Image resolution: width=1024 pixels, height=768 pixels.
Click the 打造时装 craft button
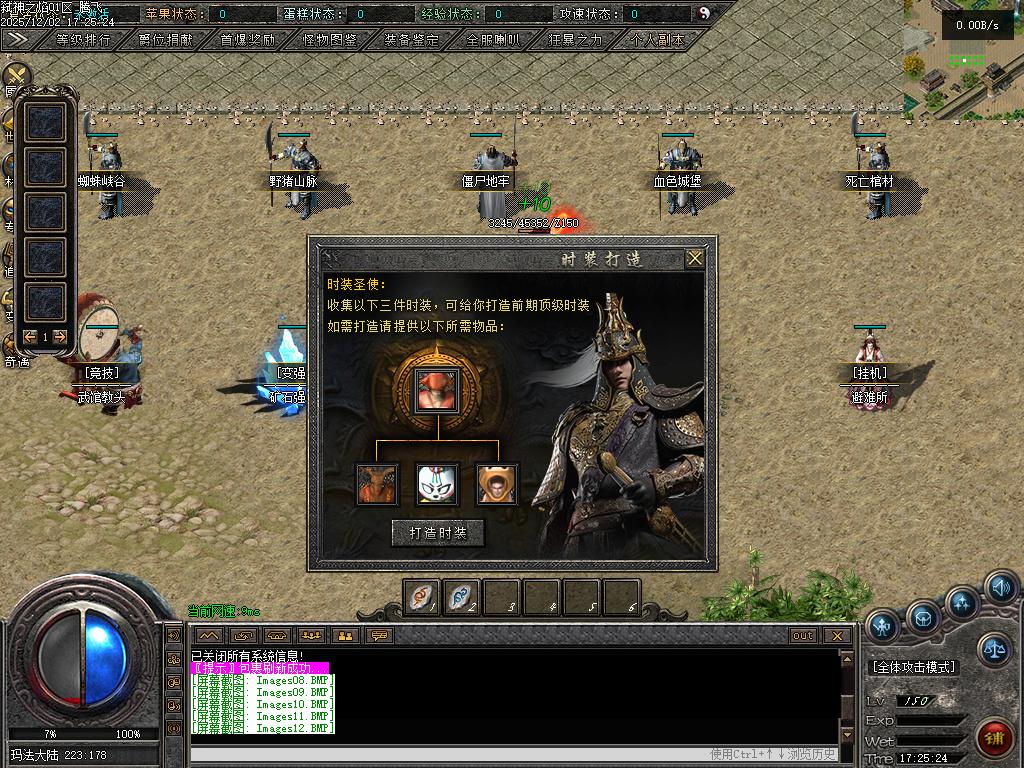coord(438,533)
